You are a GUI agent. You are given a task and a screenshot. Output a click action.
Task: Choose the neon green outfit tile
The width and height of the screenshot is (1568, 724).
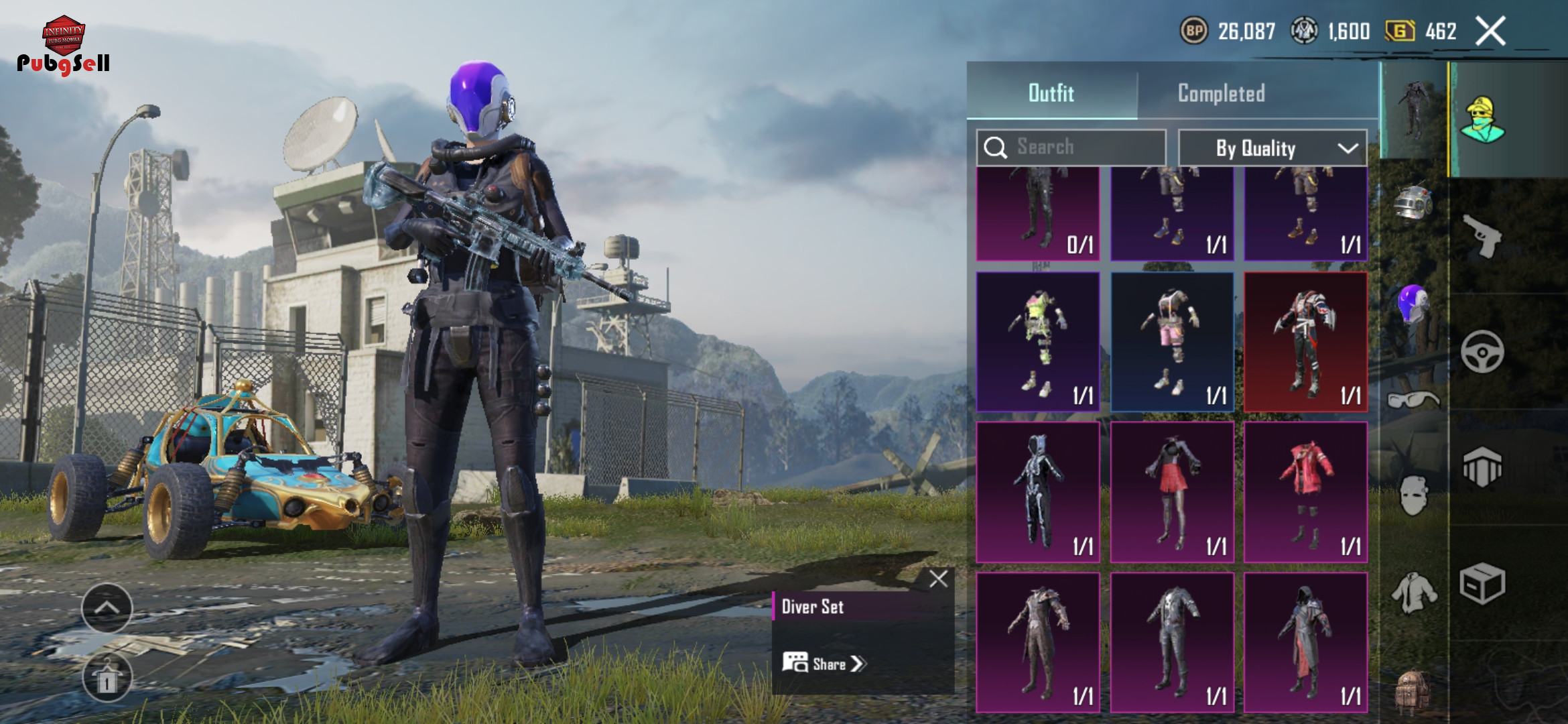1038,342
